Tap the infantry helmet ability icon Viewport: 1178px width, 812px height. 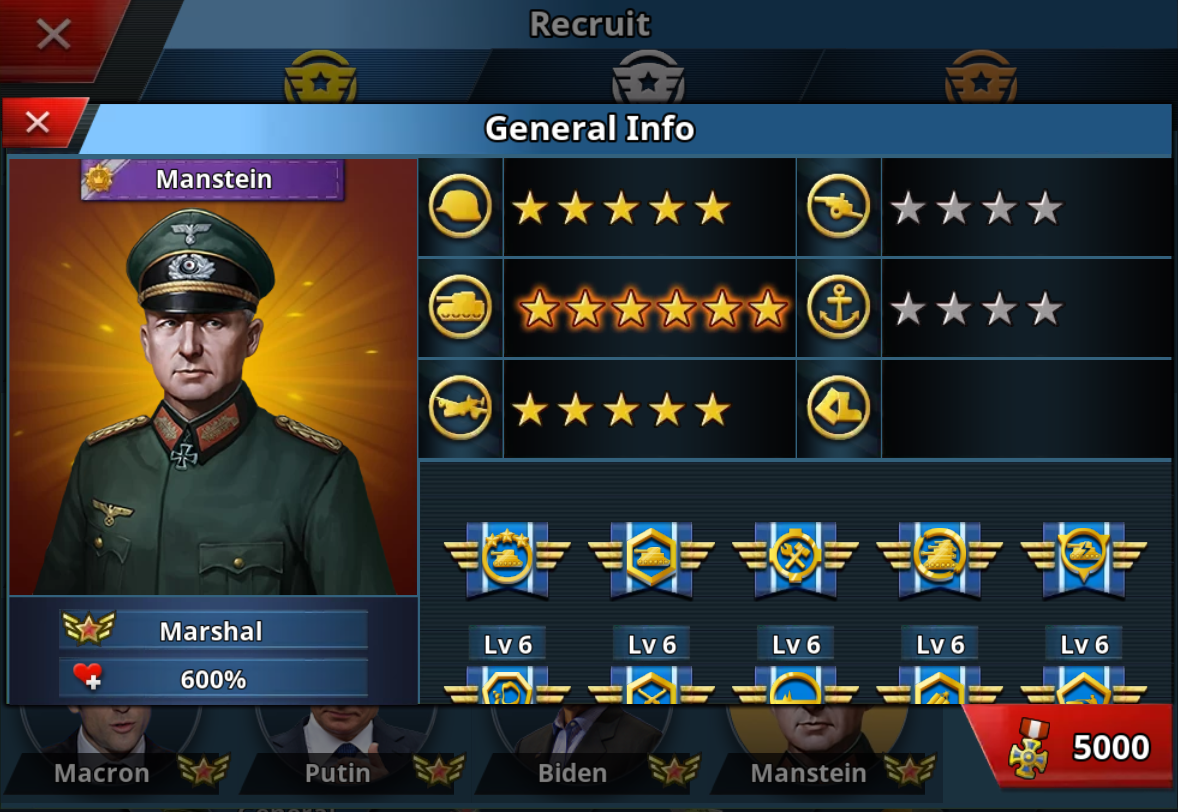coord(460,207)
